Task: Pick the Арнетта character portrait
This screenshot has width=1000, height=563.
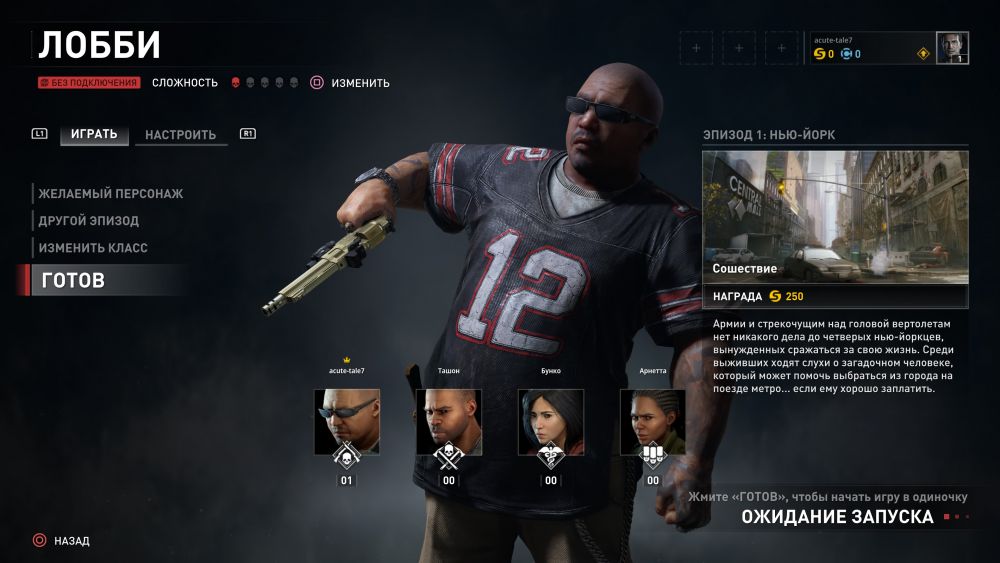Action: pyautogui.click(x=653, y=422)
